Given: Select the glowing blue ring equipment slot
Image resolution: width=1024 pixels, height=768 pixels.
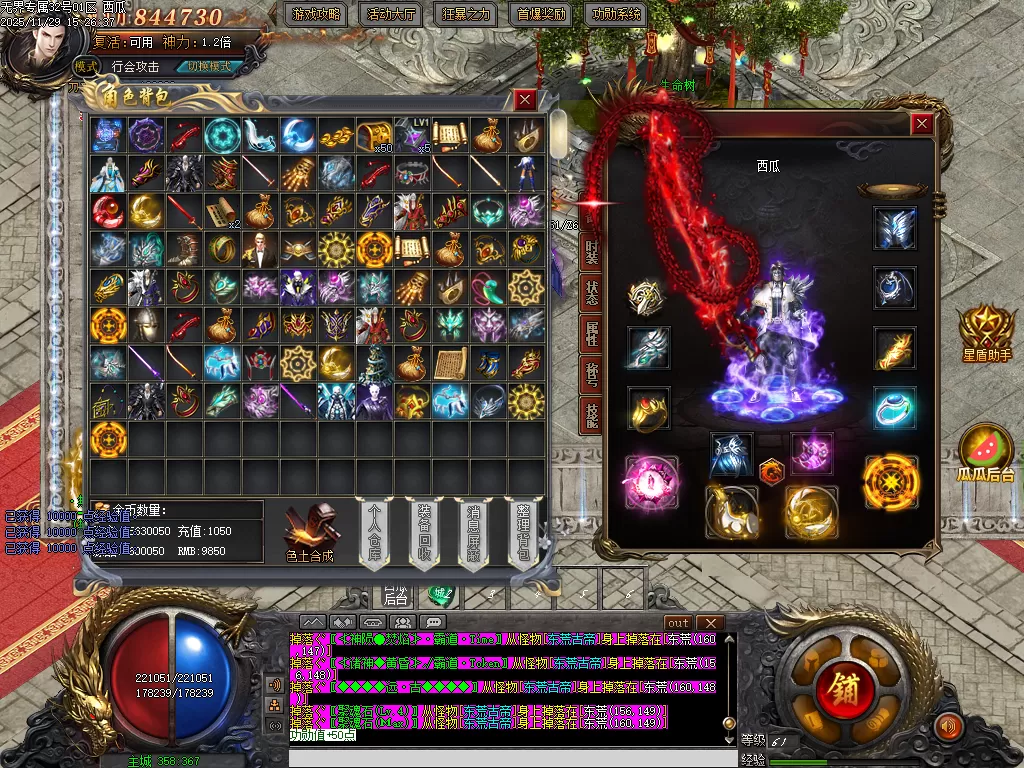Looking at the screenshot, I should pos(894,408).
